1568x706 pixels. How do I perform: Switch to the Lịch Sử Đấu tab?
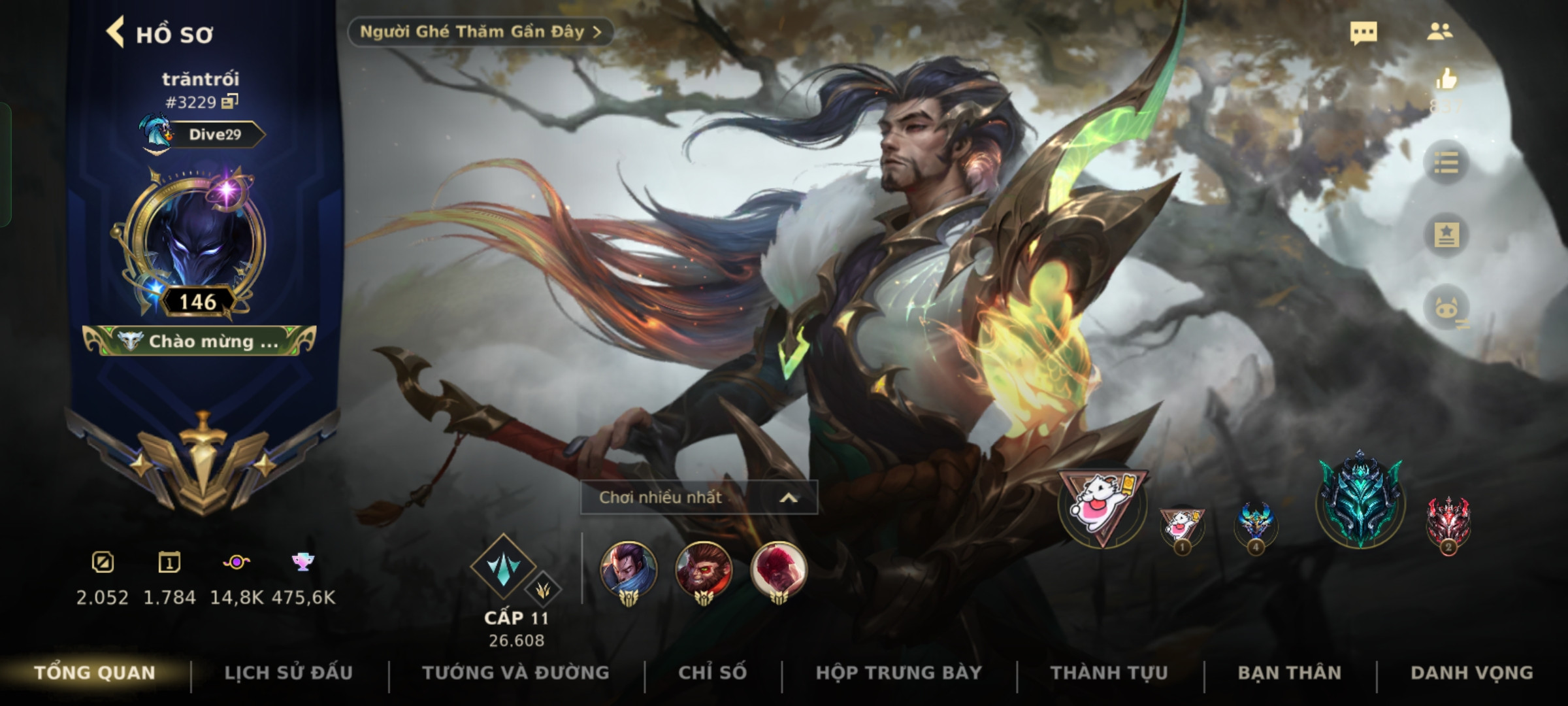coord(288,673)
